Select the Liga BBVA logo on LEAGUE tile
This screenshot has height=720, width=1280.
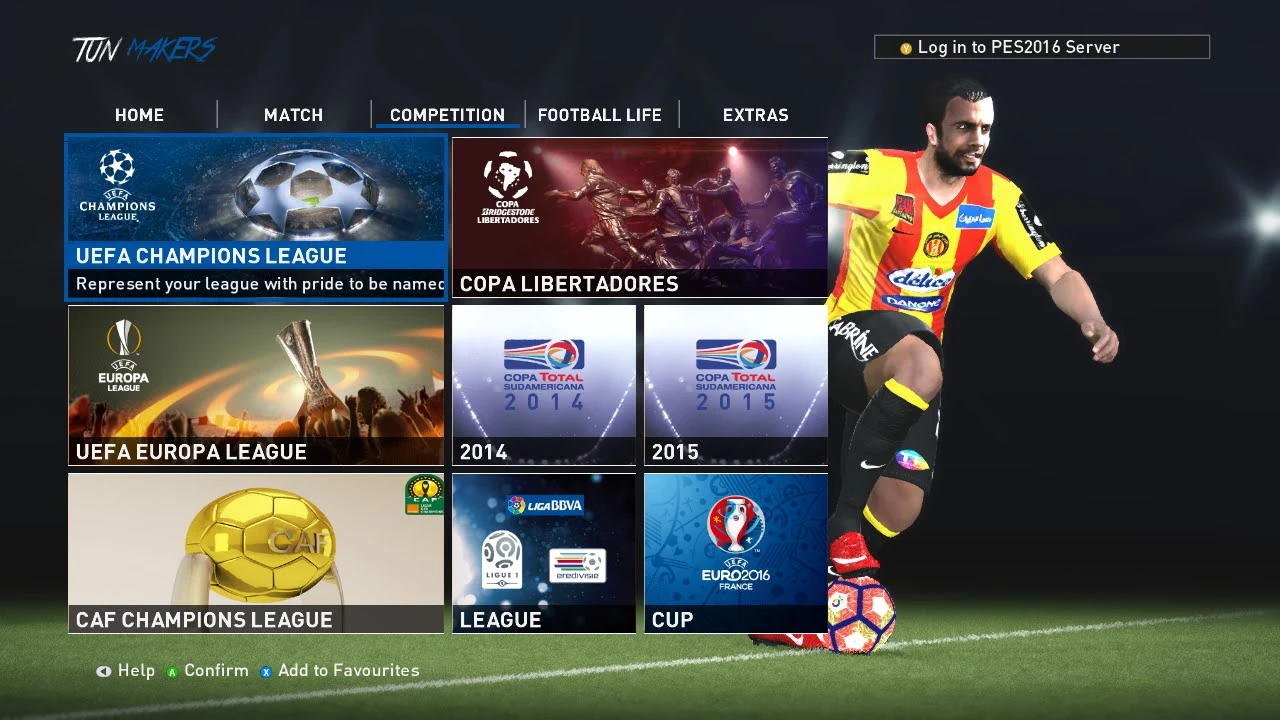(x=545, y=505)
